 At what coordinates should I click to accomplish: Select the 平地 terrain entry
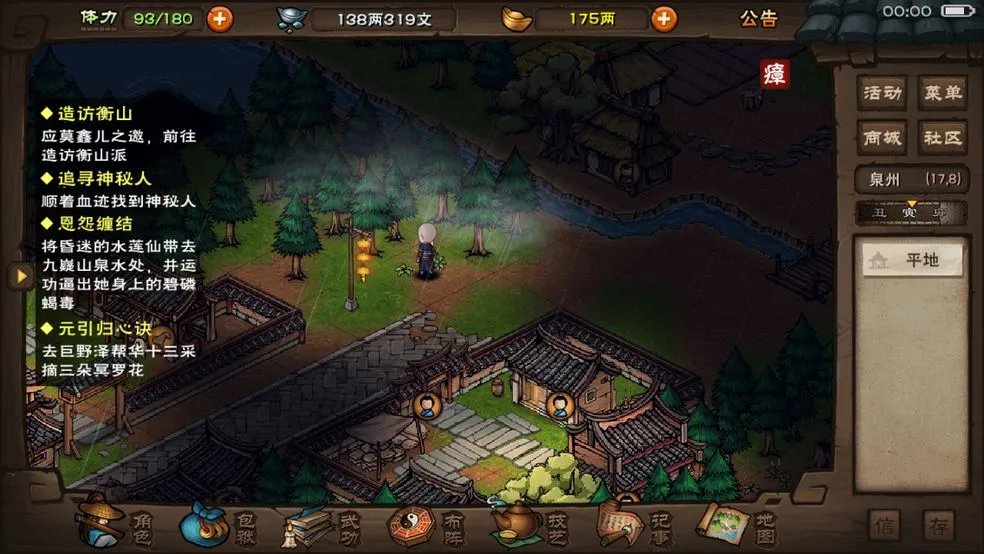click(913, 260)
